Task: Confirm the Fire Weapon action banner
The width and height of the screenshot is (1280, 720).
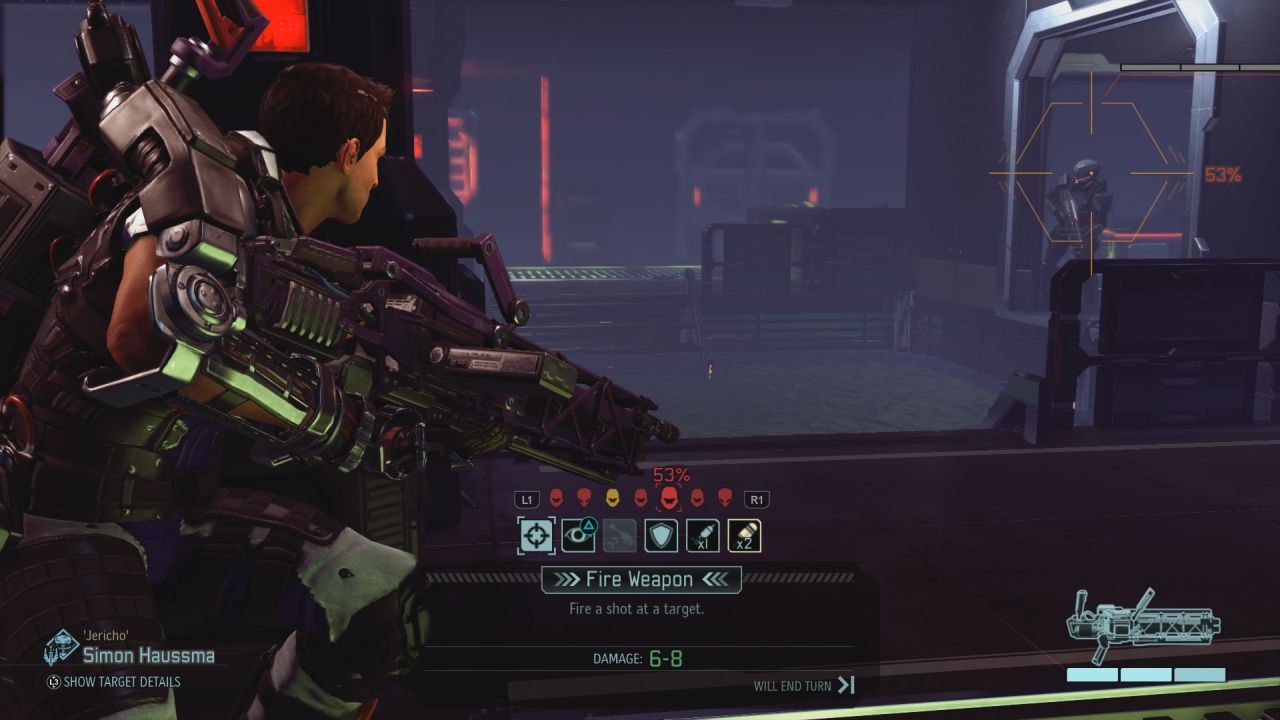Action: click(641, 579)
